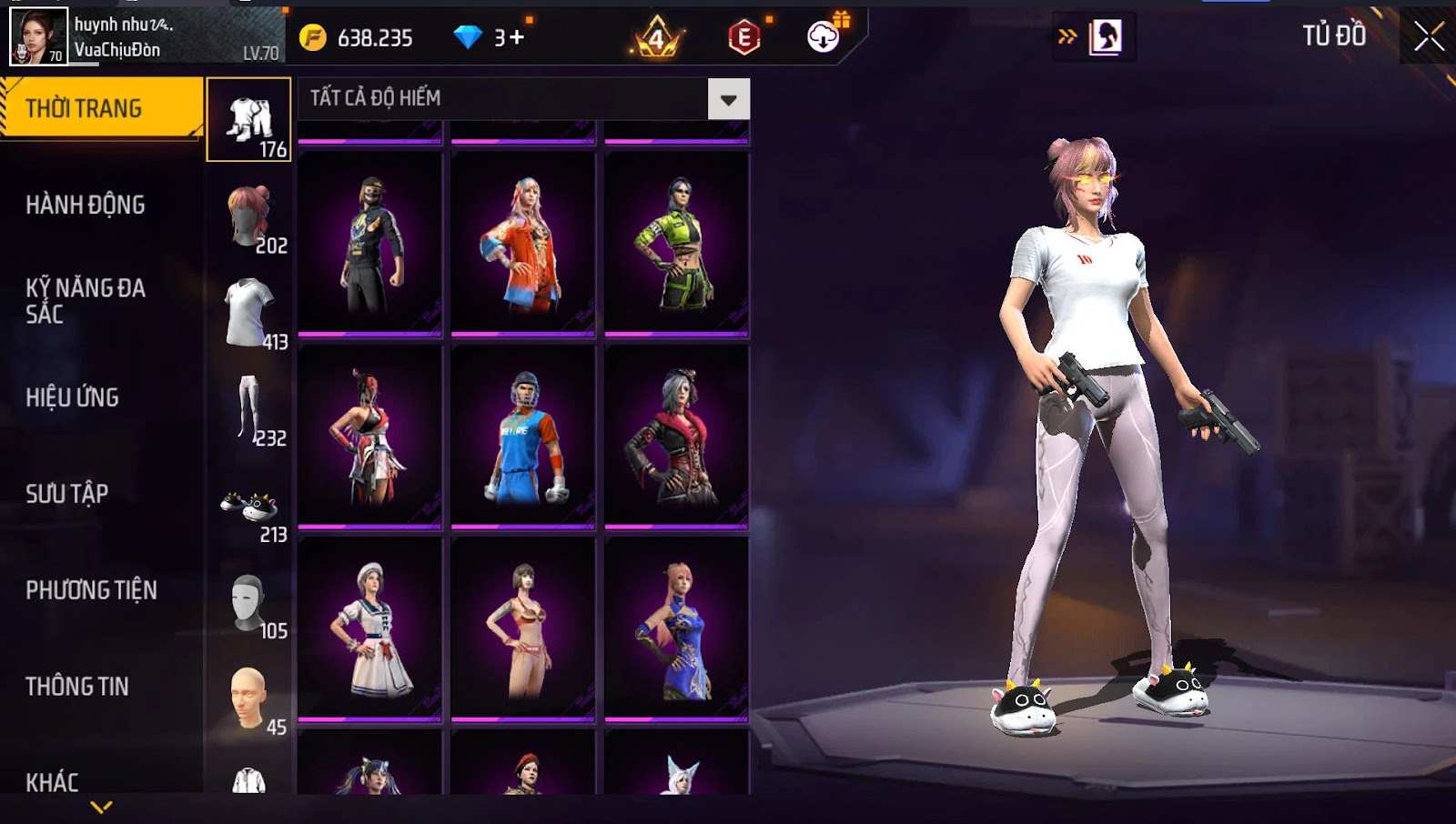1456x824 pixels.
Task: Select the KỸ NĂNG ĐA SẮC tab
Action: pos(86,301)
